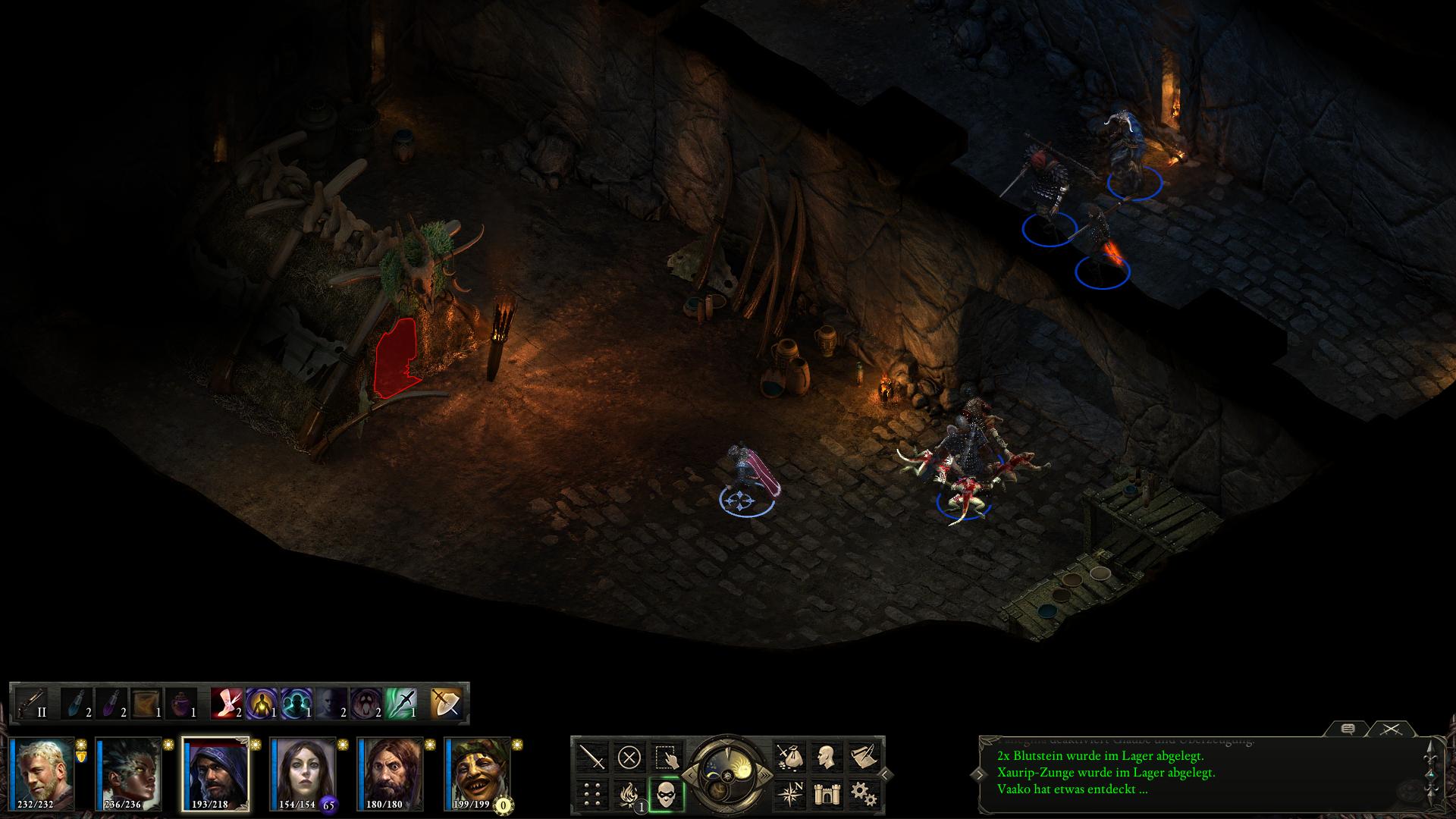Image resolution: width=1456 pixels, height=819 pixels.
Task: Toggle stealth mode masked face button
Action: pos(667,794)
